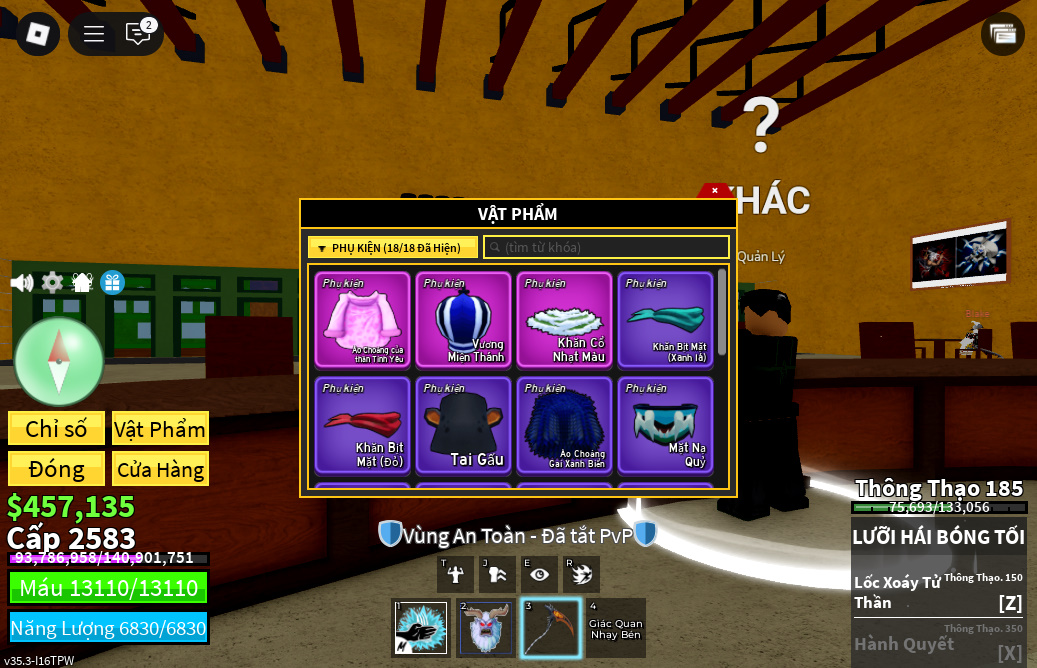Select the Đóng button

[56, 469]
